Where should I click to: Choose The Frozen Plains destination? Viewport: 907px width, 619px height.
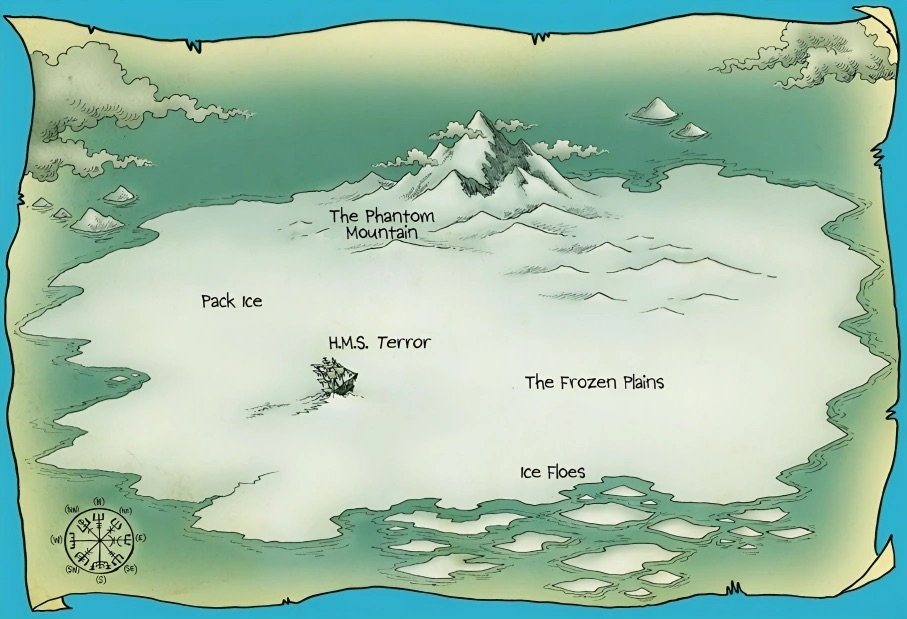(x=594, y=382)
